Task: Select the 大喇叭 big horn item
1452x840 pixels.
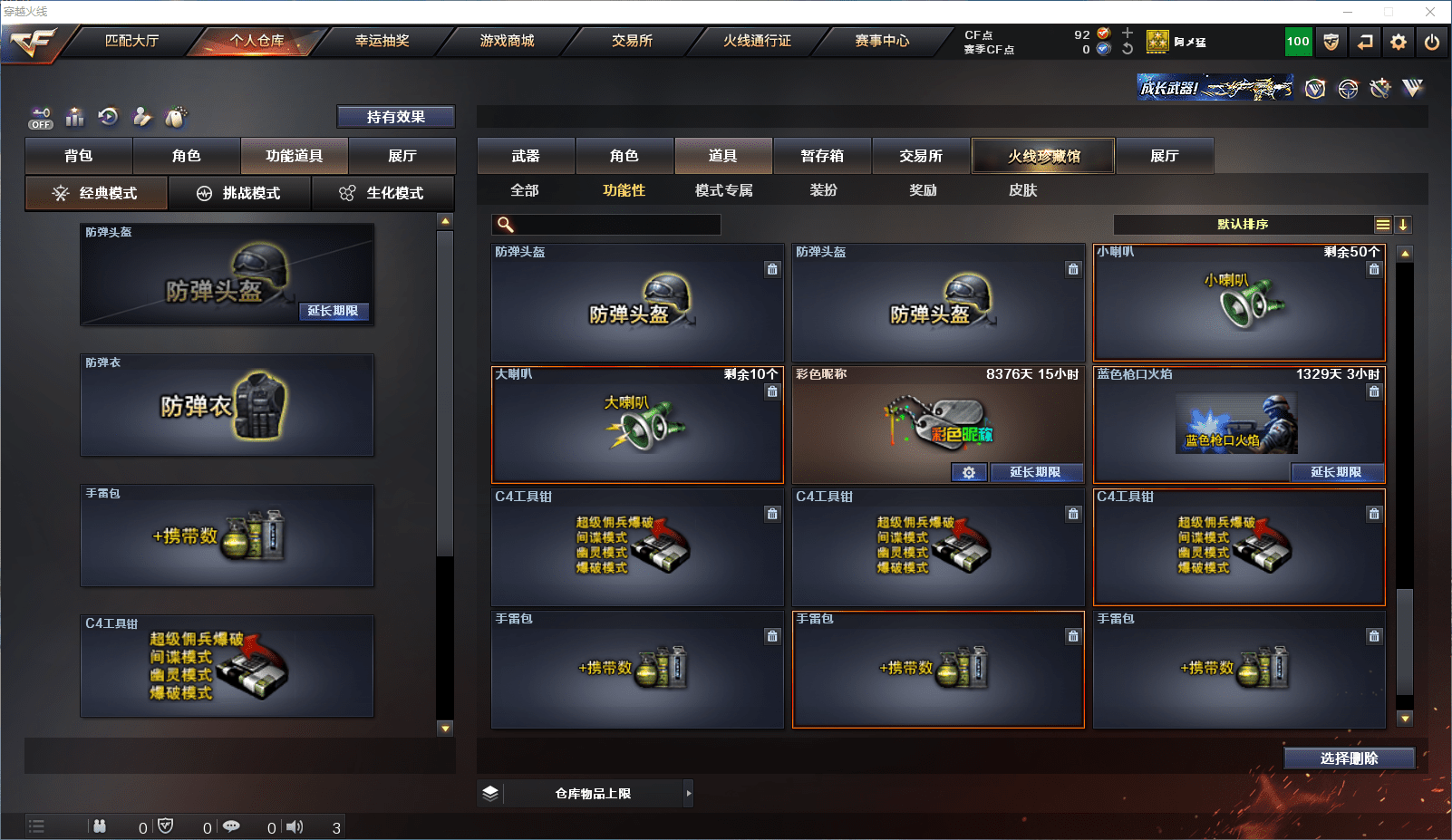Action: [637, 425]
